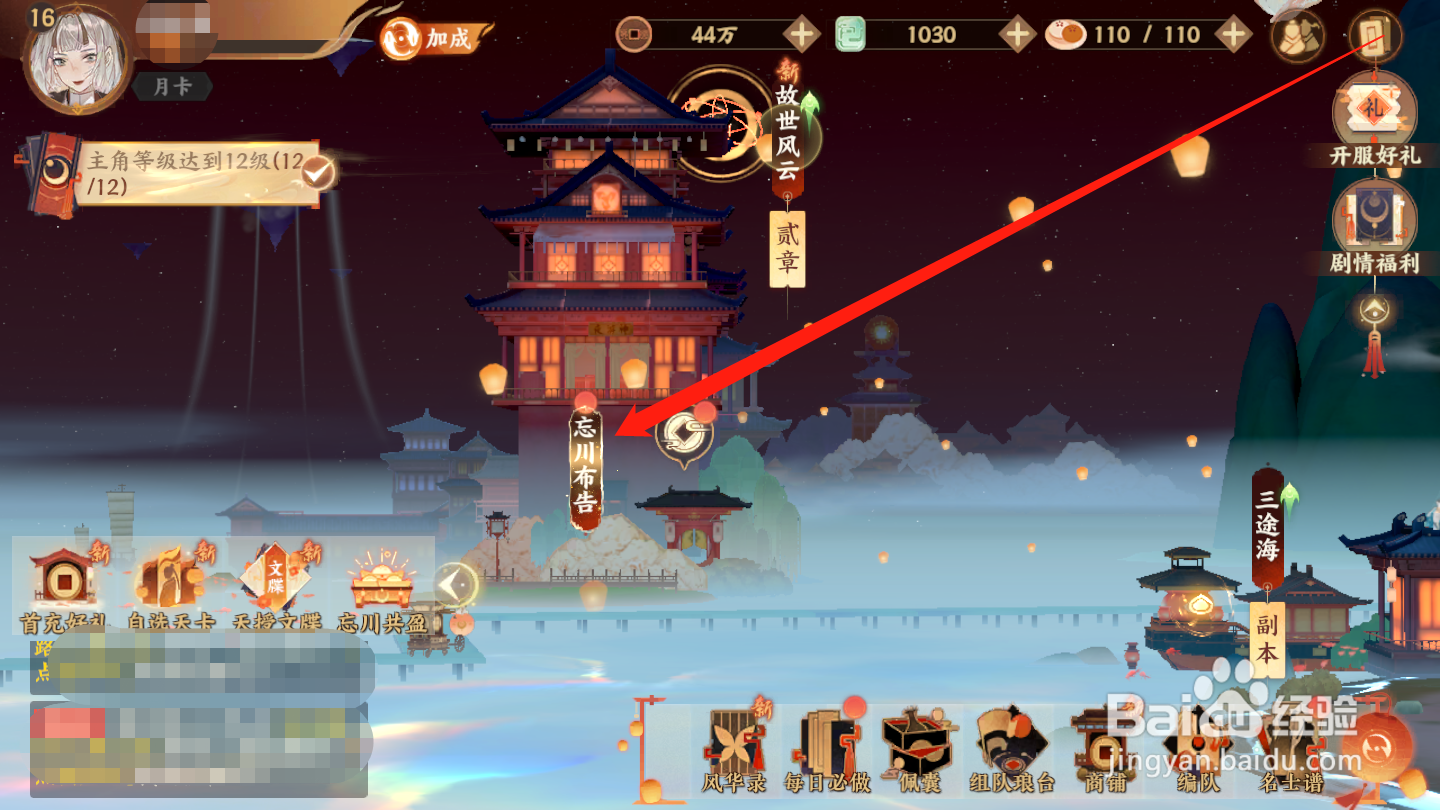Open 开服好礼 server launch gifts
This screenshot has width=1440, height=810.
1375,120
